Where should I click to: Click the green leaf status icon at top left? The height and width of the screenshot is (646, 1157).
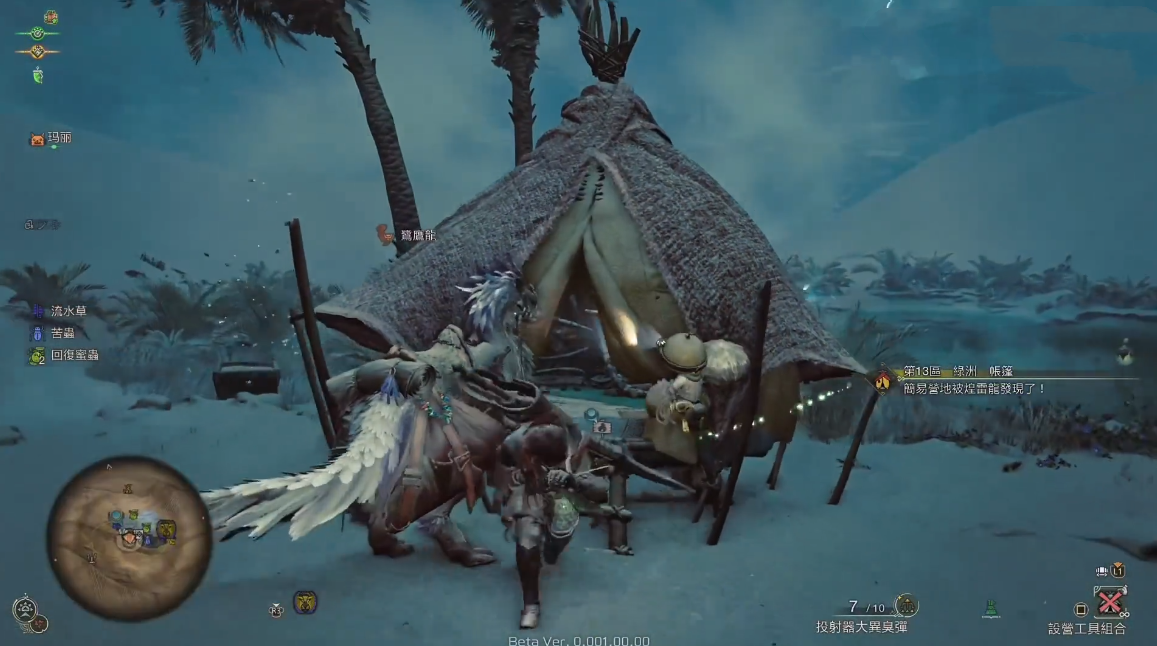point(38,76)
